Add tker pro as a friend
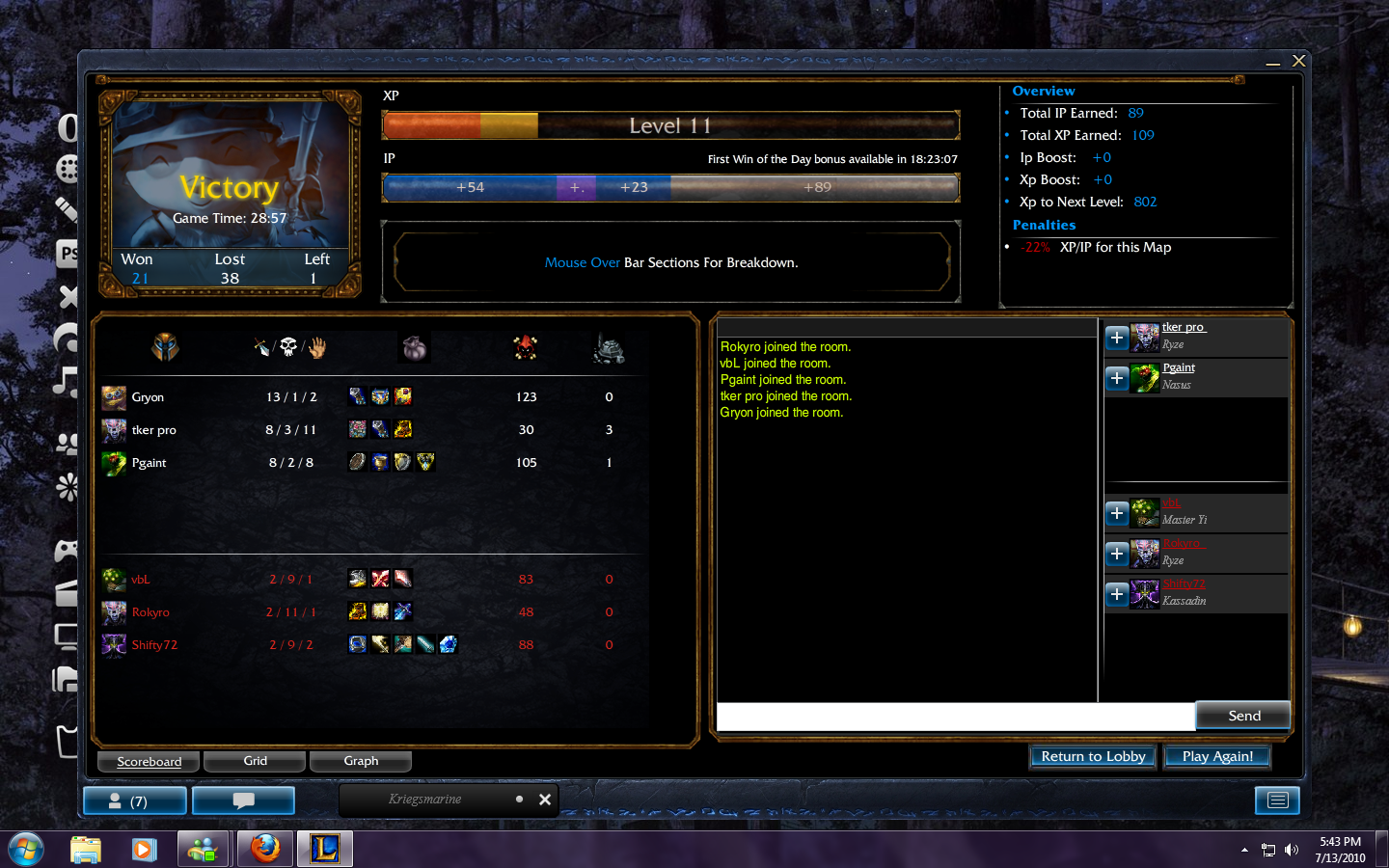 1117,338
